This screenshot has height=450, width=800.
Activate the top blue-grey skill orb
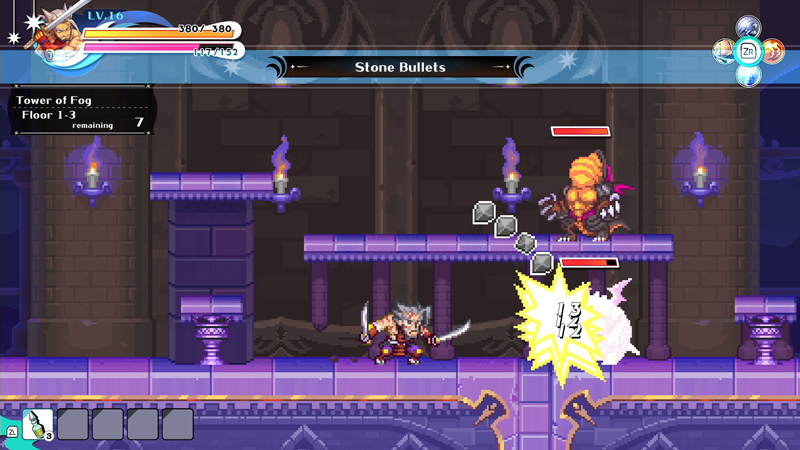pyautogui.click(x=748, y=27)
